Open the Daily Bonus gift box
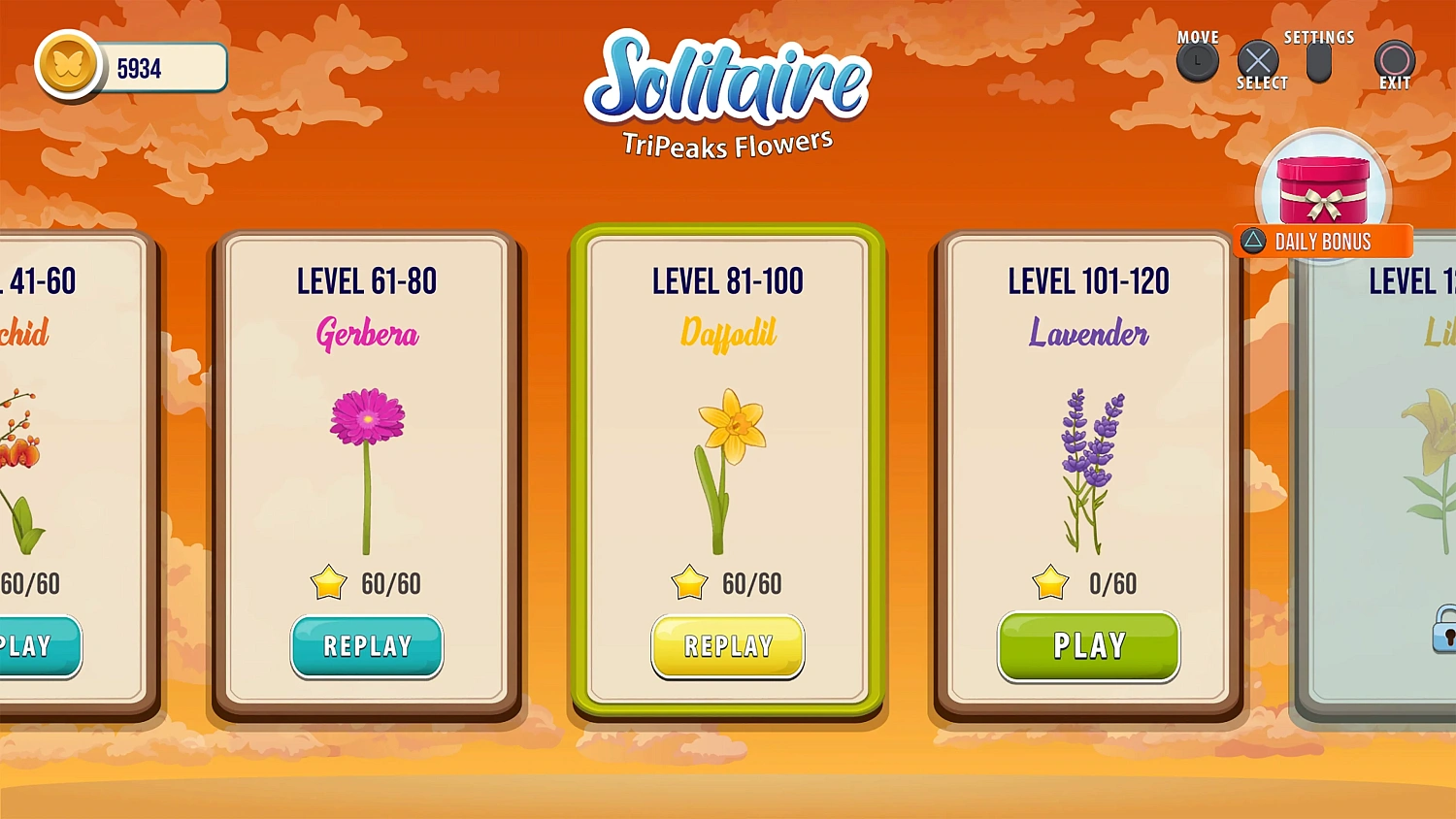 tap(1322, 189)
